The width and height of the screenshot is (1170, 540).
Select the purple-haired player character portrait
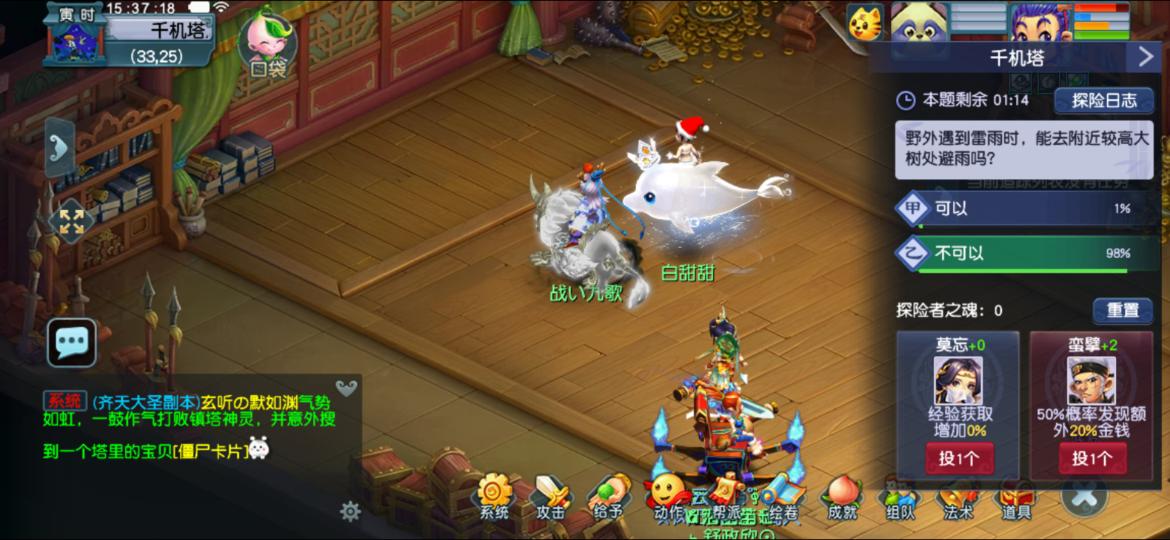pyautogui.click(x=1040, y=22)
